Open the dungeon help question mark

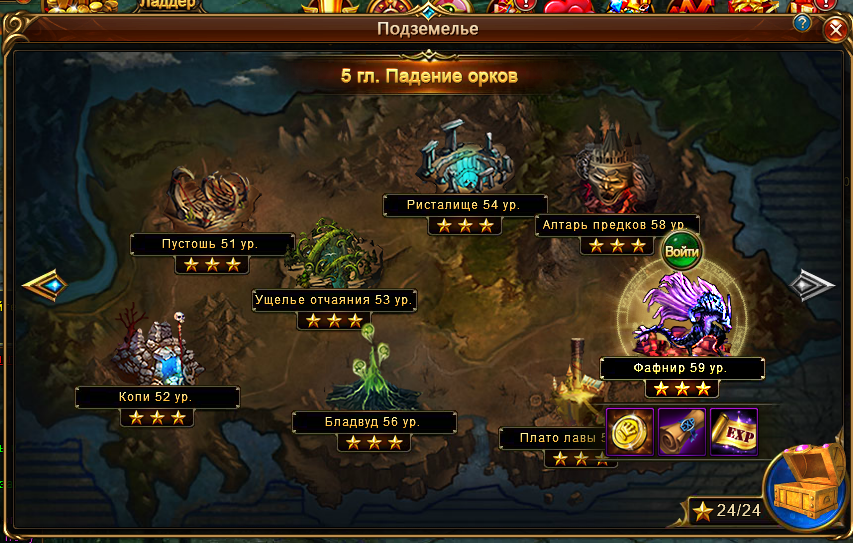pos(802,22)
